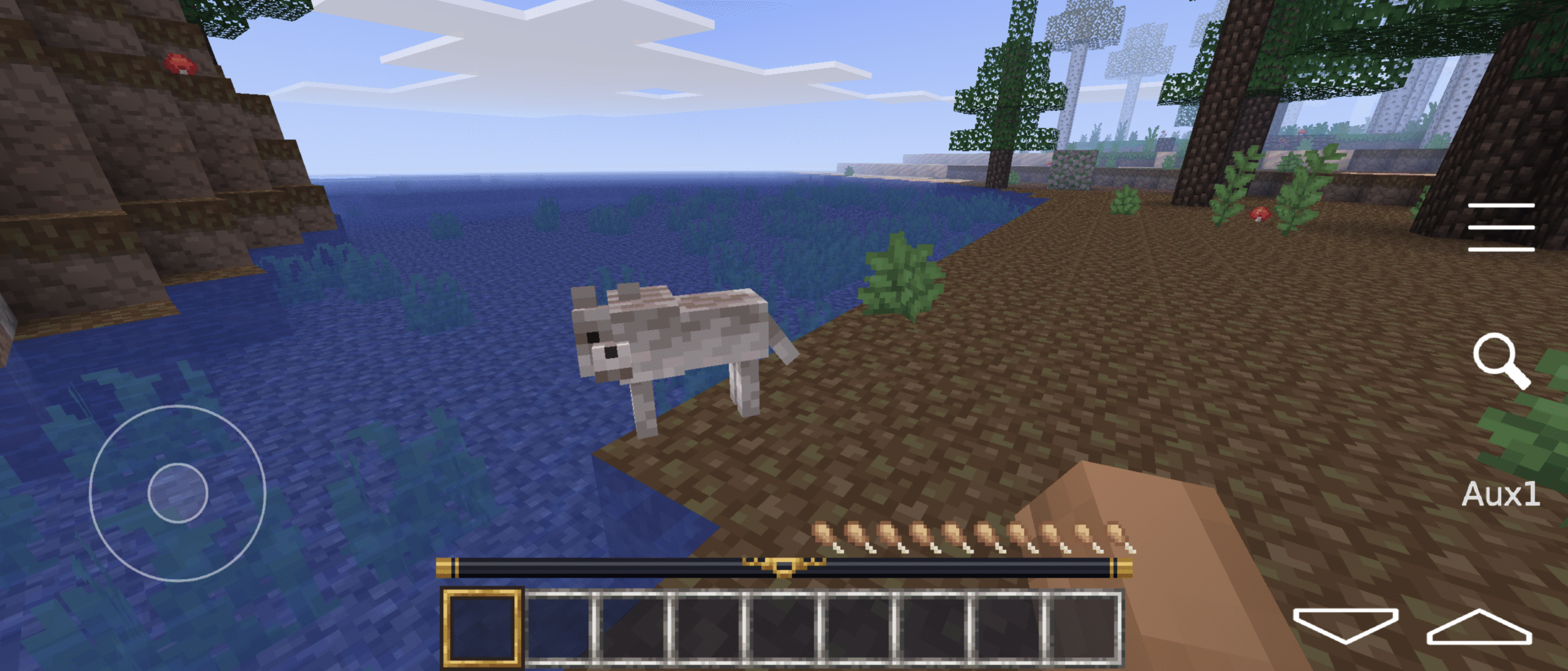Image resolution: width=1568 pixels, height=671 pixels.
Task: Select the highlighted first hotbar slot
Action: point(482,627)
